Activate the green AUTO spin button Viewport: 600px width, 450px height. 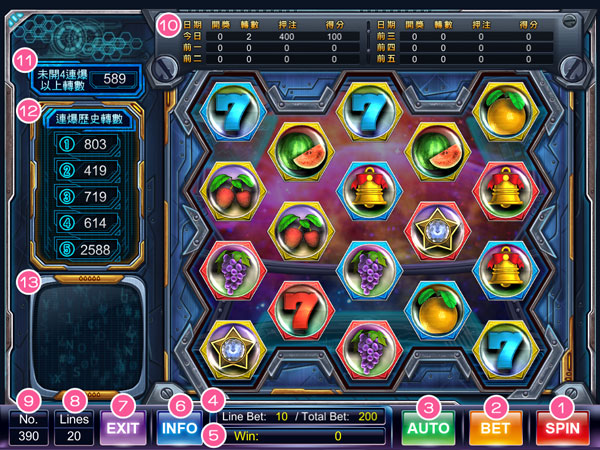pos(429,429)
